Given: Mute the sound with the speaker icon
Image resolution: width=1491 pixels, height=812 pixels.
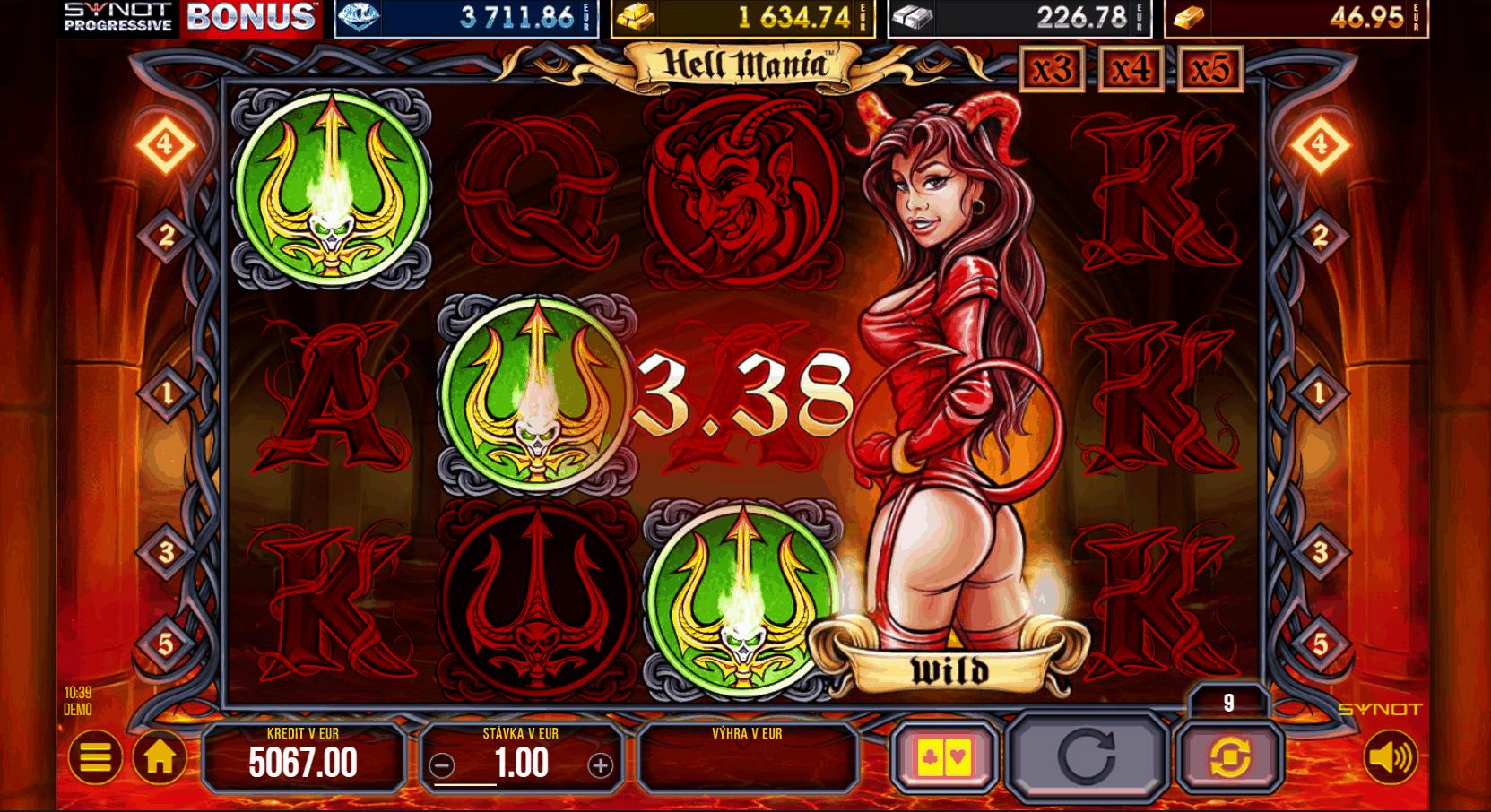Looking at the screenshot, I should pyautogui.click(x=1391, y=758).
